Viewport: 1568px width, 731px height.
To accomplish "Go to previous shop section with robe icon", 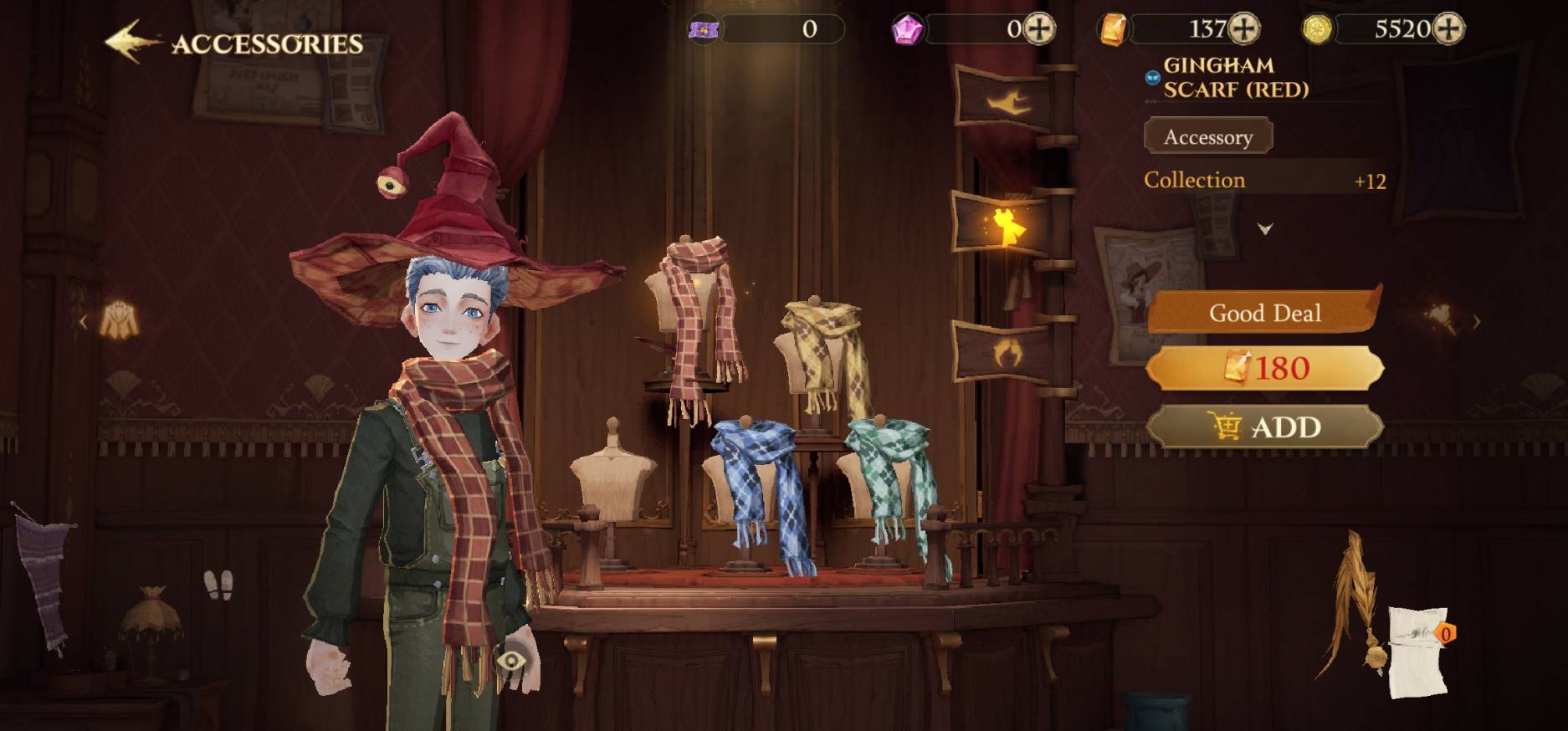I will tap(117, 321).
